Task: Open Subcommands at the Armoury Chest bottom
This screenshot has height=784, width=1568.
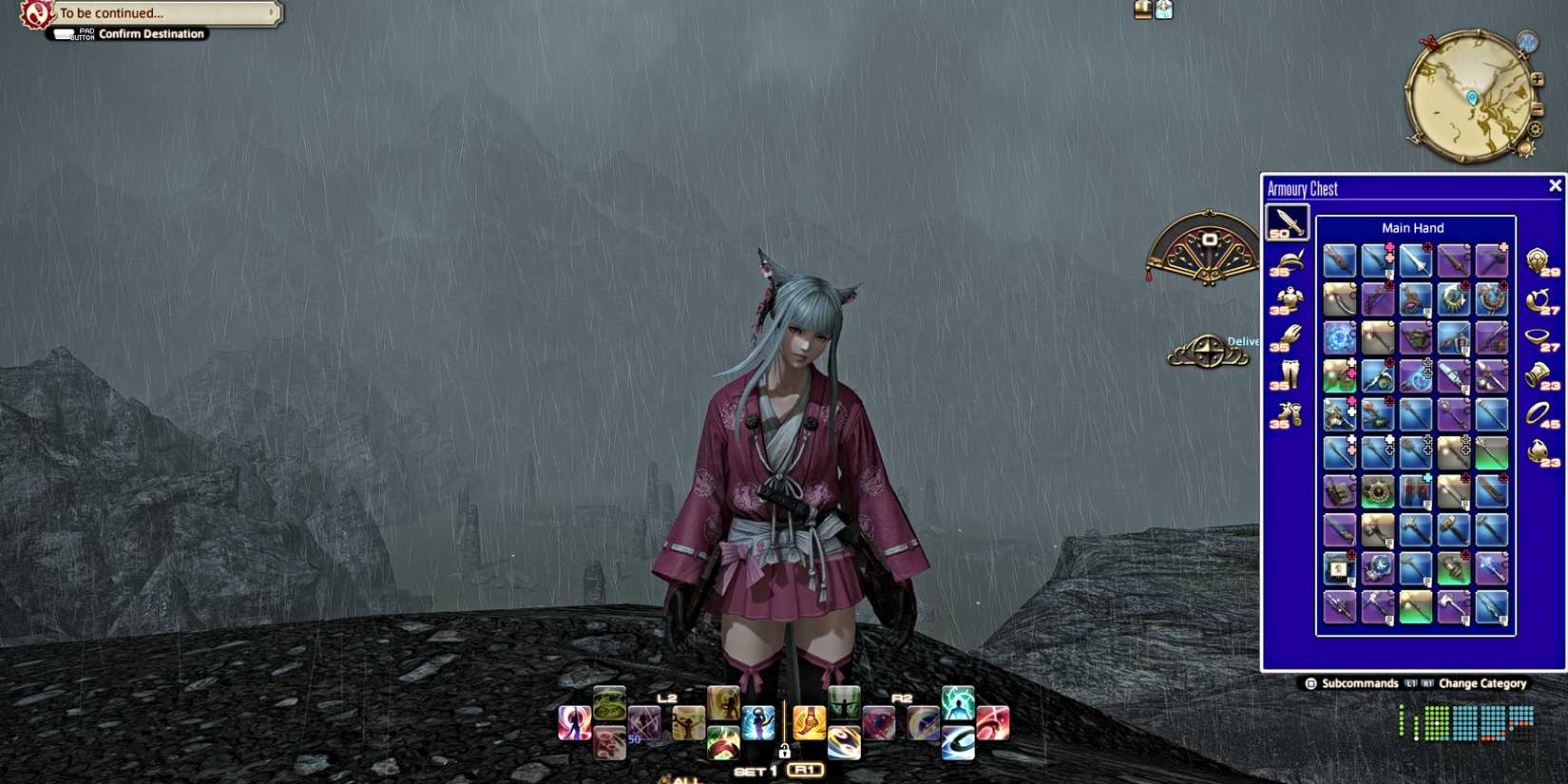Action: [1352, 683]
